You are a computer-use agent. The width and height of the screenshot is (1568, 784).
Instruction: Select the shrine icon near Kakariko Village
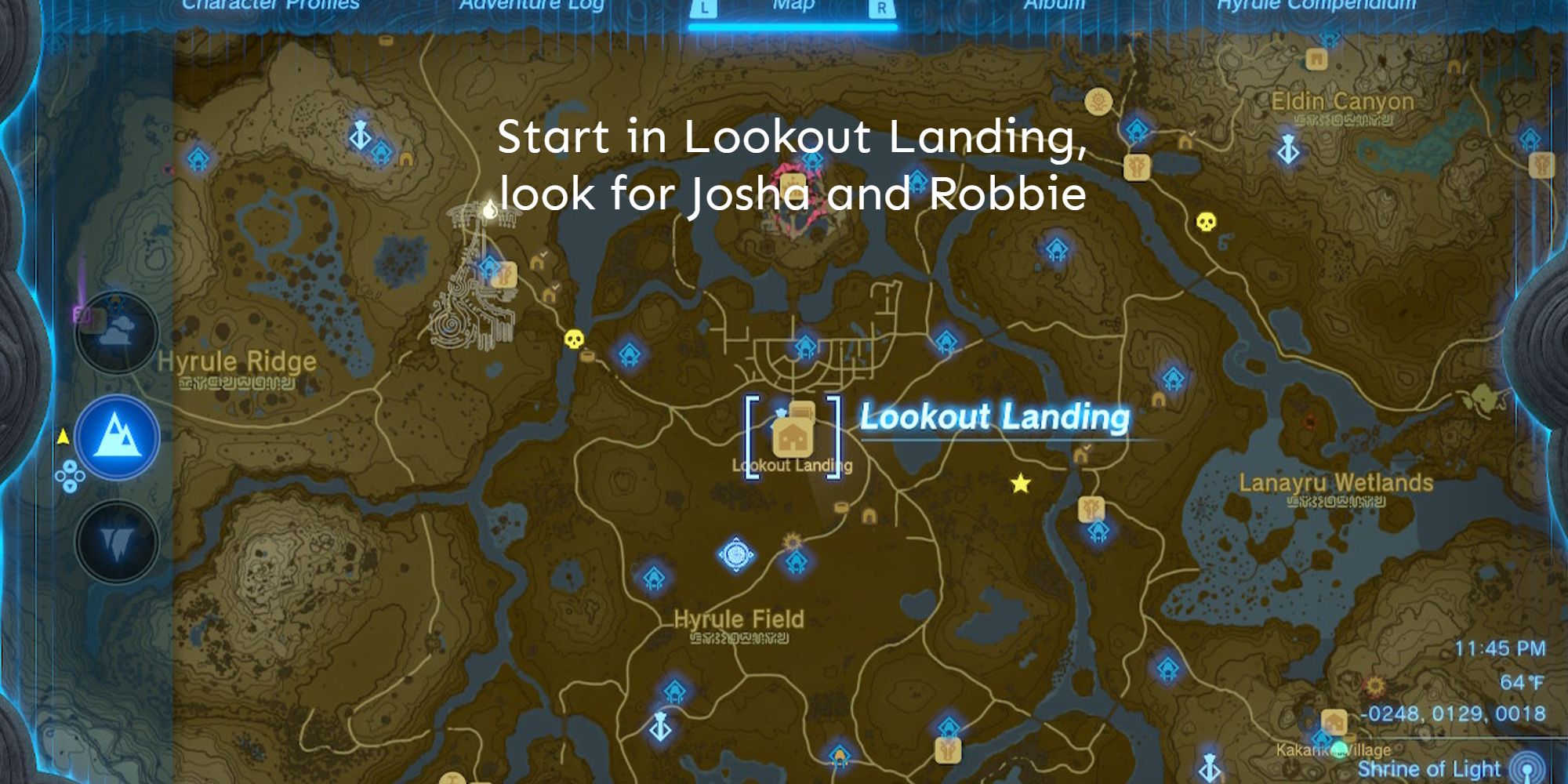pyautogui.click(x=1322, y=739)
